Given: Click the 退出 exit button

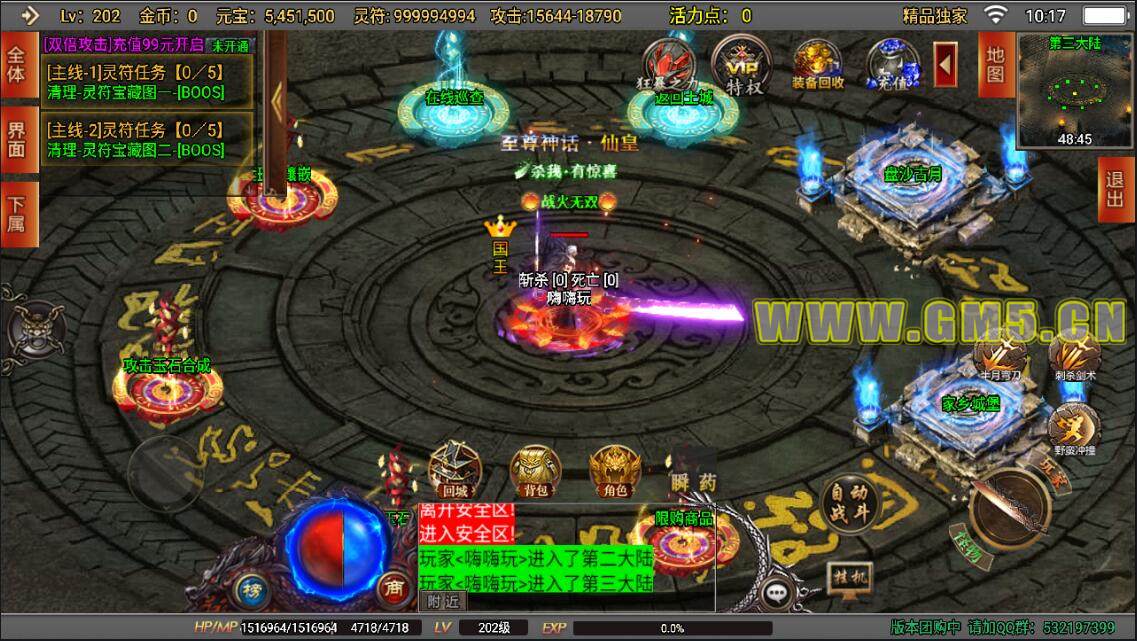Looking at the screenshot, I should (1115, 190).
